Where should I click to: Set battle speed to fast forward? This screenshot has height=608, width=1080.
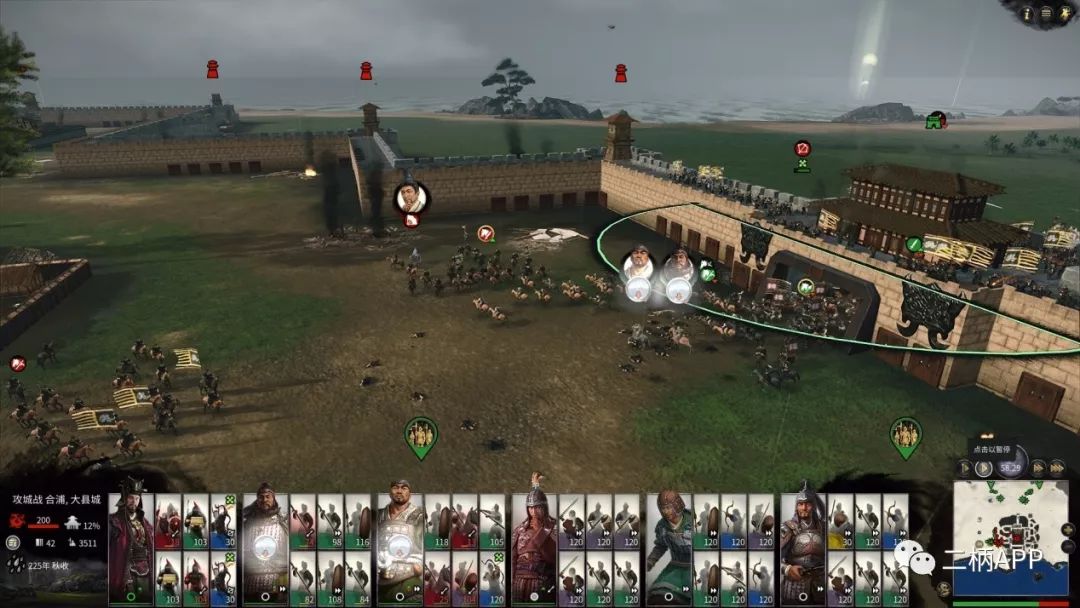tap(1037, 467)
